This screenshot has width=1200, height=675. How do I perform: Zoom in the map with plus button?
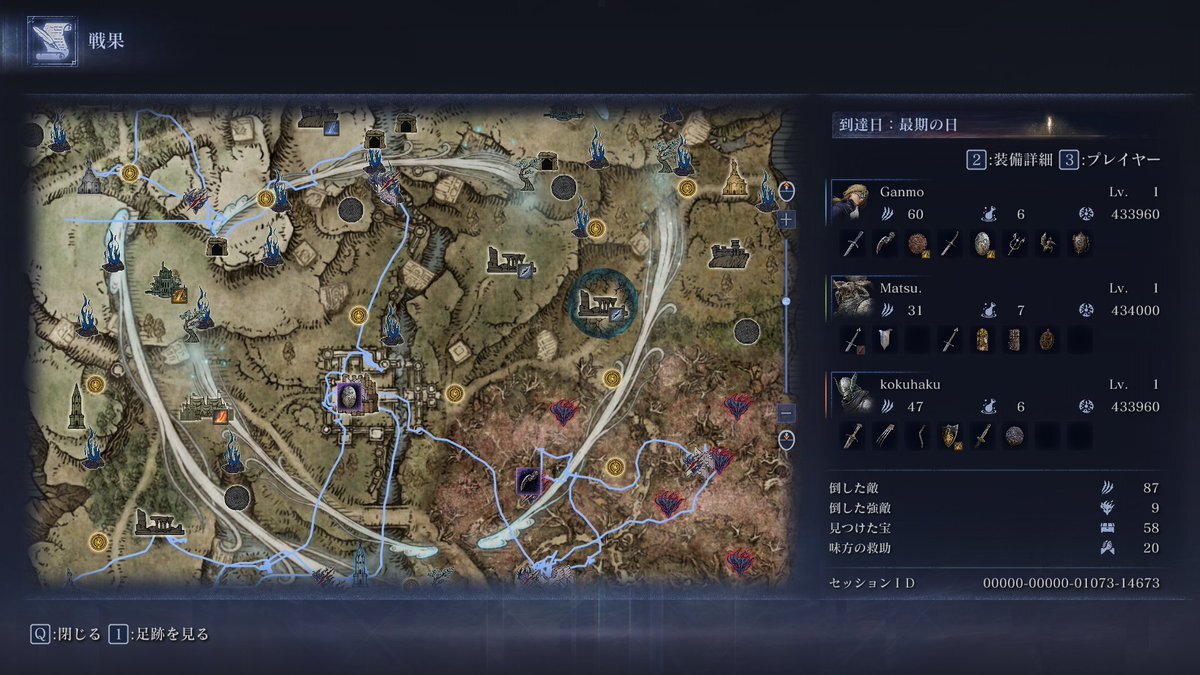pos(787,219)
